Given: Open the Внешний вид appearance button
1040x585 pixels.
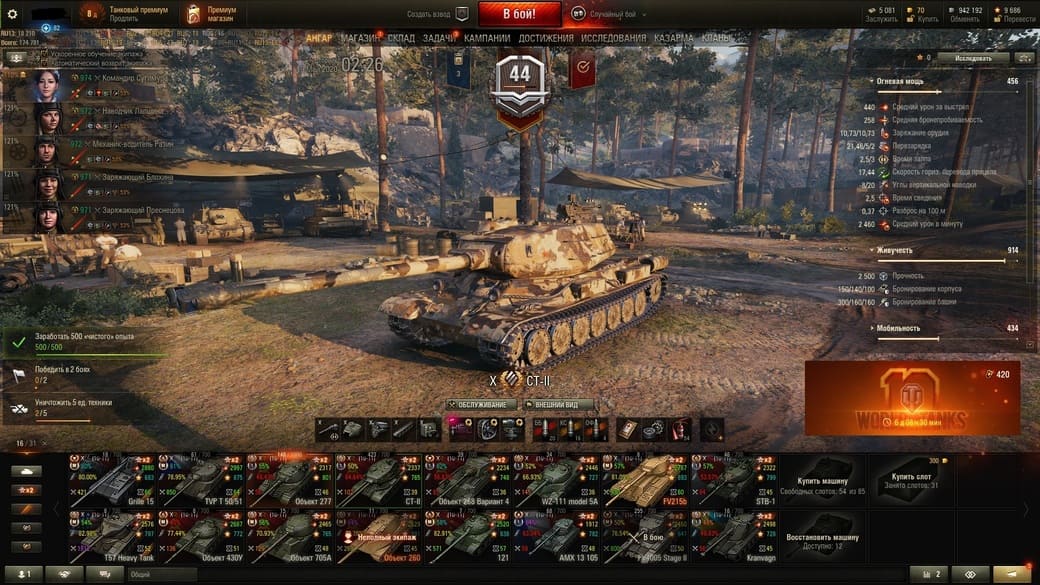Looking at the screenshot, I should (x=558, y=405).
